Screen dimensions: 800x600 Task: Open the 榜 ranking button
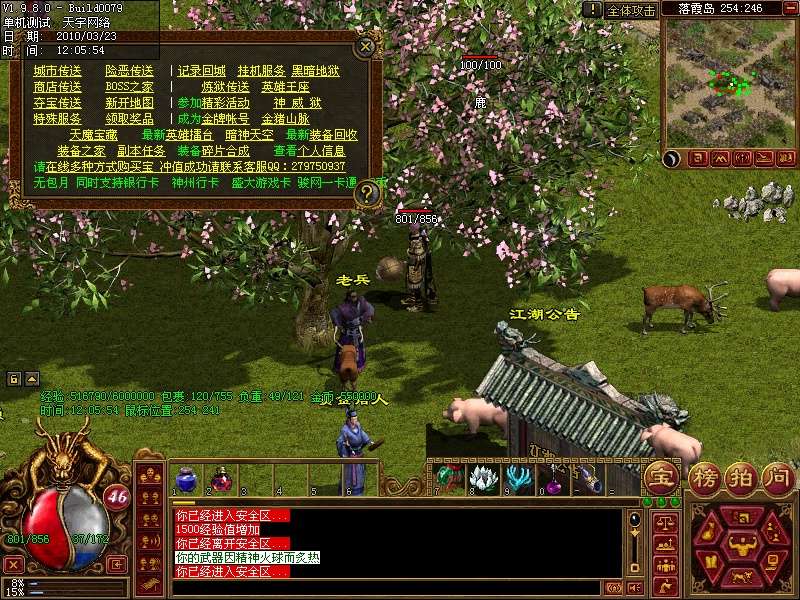coord(705,476)
